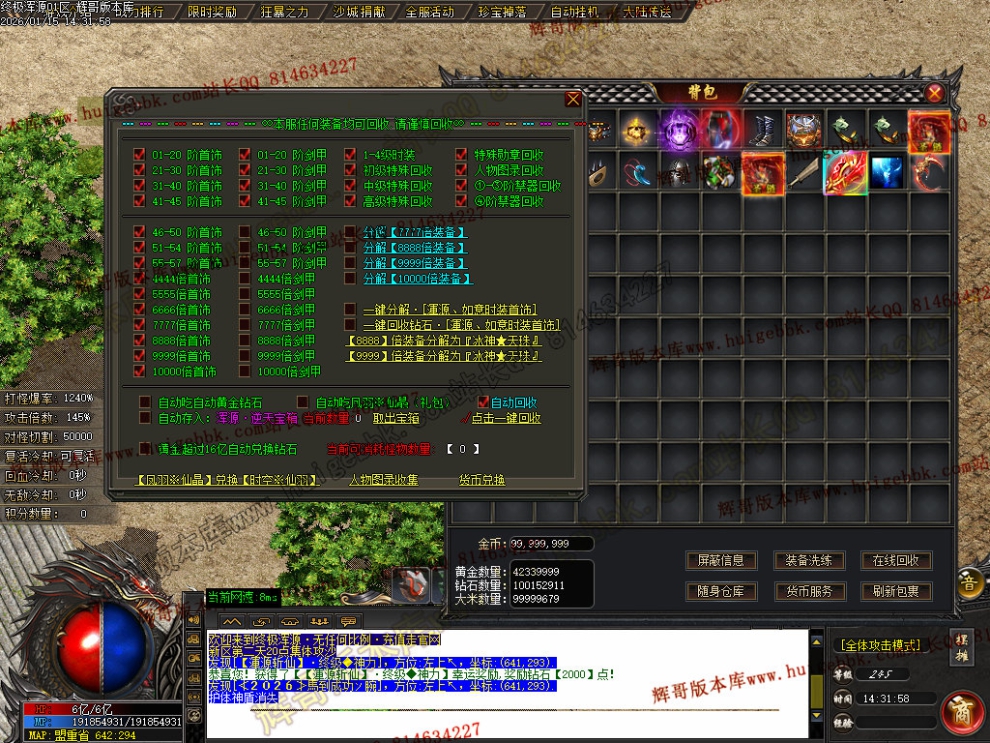Open the 人物图录收集 link
This screenshot has height=743, width=990.
pyautogui.click(x=383, y=480)
